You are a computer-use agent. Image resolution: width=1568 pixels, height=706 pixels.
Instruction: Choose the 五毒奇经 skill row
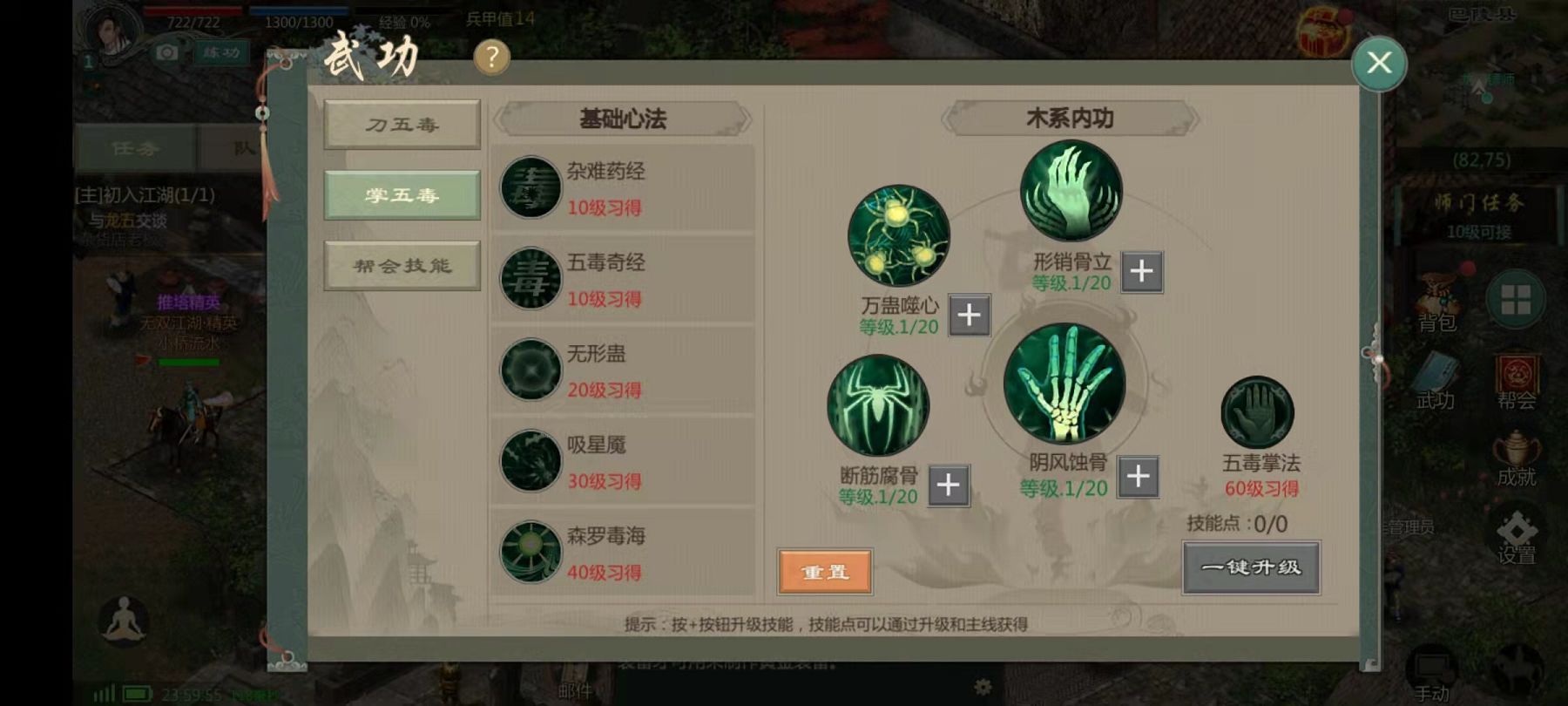622,280
